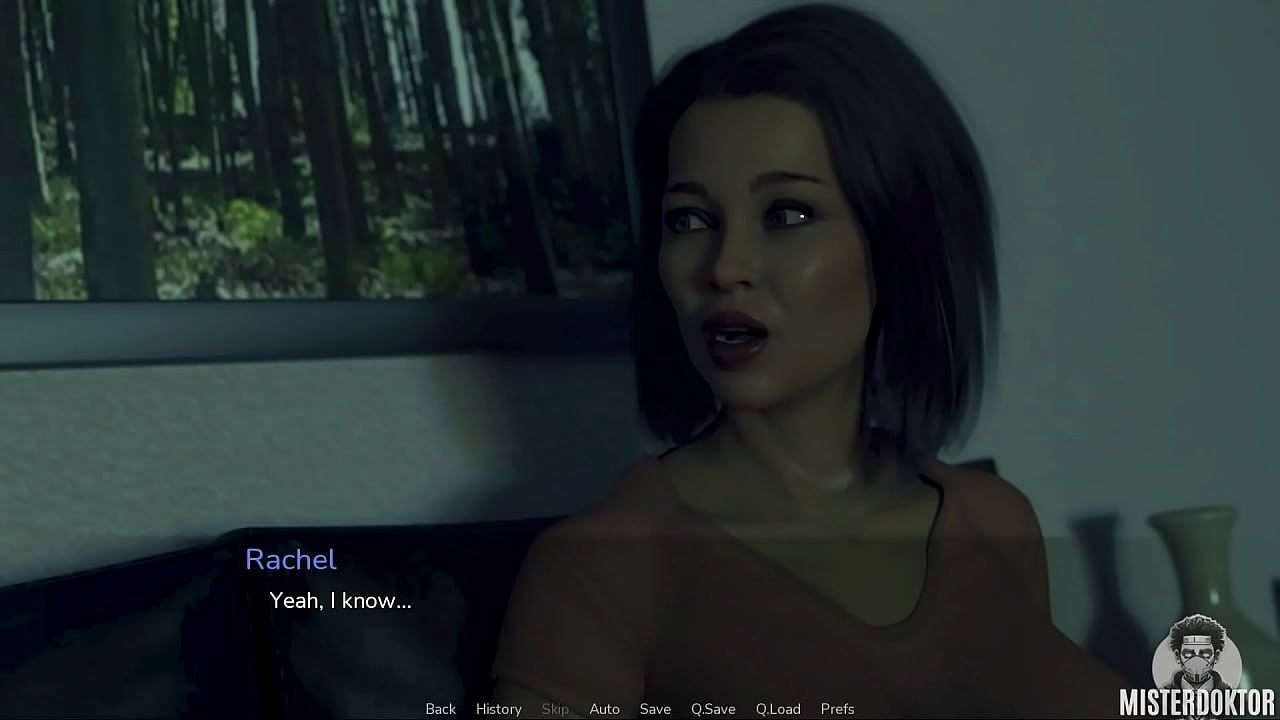The height and width of the screenshot is (720, 1280).
Task: Load the Q.Load quick save
Action: tap(778, 708)
